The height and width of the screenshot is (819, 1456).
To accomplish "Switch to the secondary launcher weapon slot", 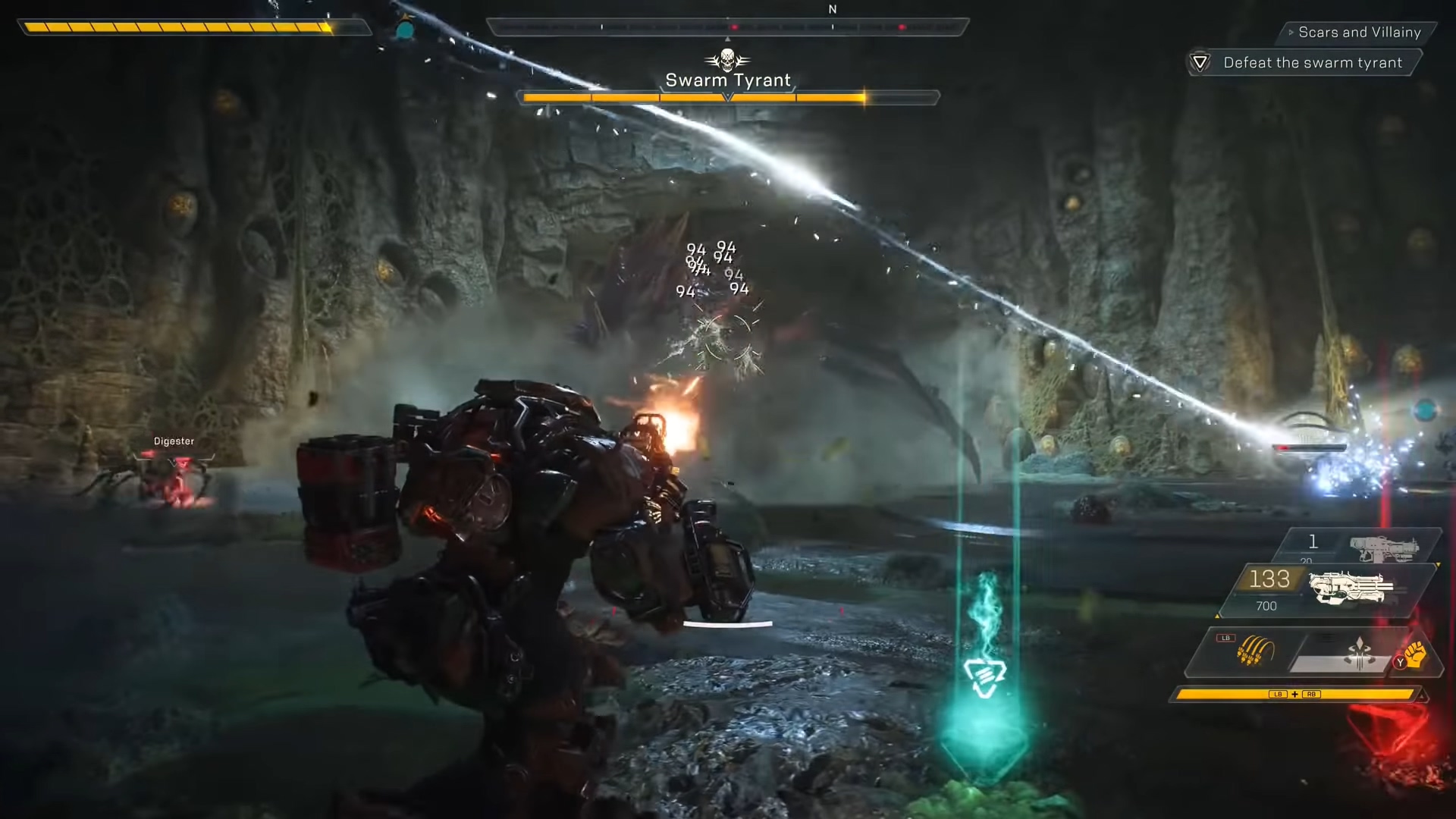I will 1383,546.
